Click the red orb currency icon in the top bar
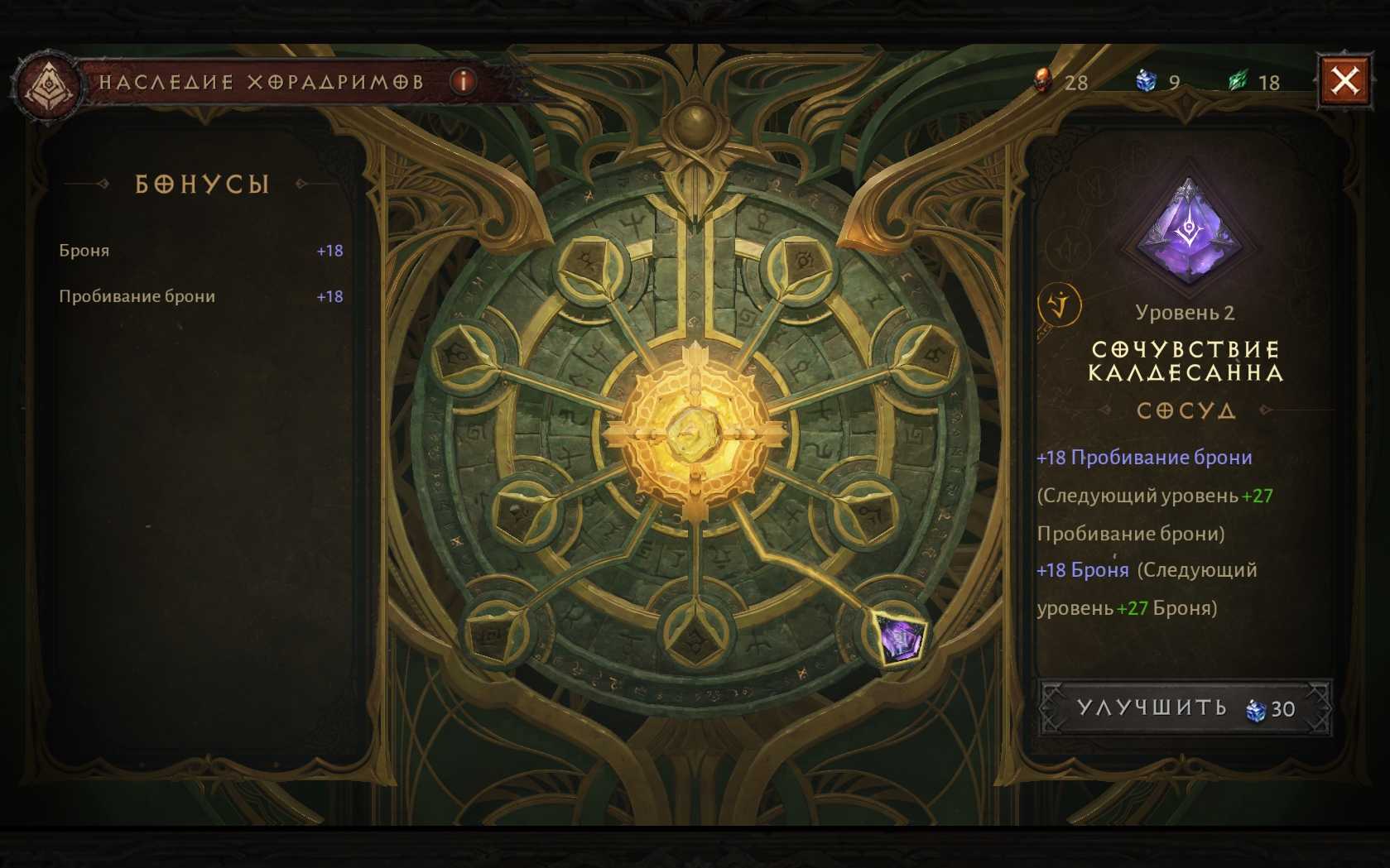The image size is (1390, 868). point(1044,81)
